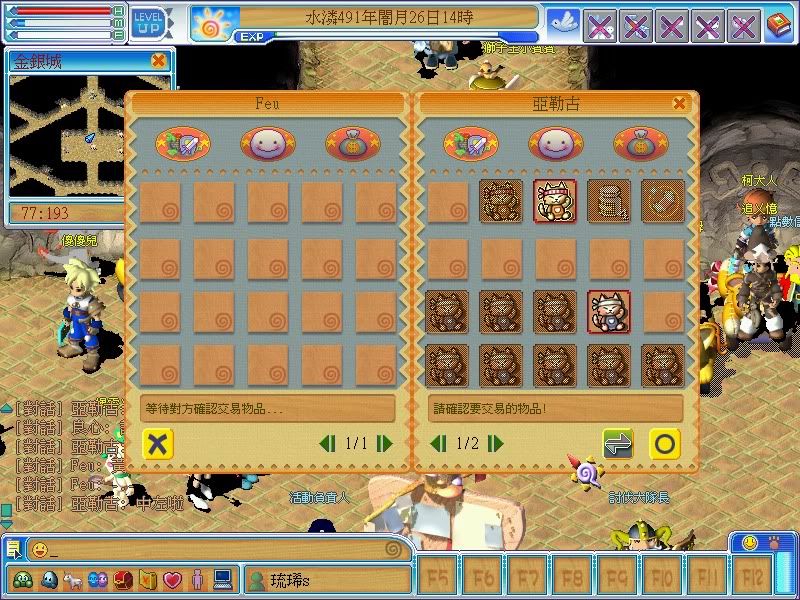This screenshot has height=600, width=800.
Task: Click the red heart menu icon
Action: [172, 580]
